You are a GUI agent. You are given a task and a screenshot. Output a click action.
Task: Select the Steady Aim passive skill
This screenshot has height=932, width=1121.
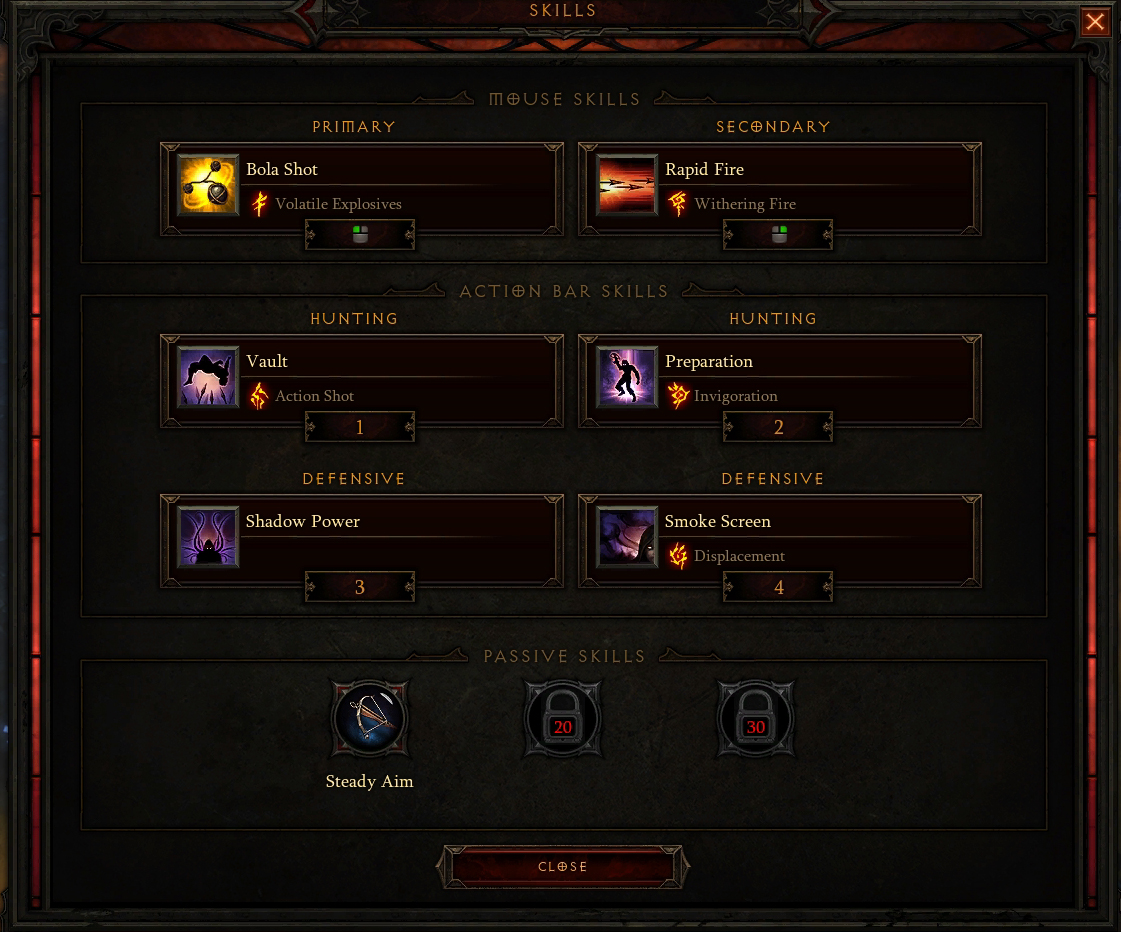(370, 718)
